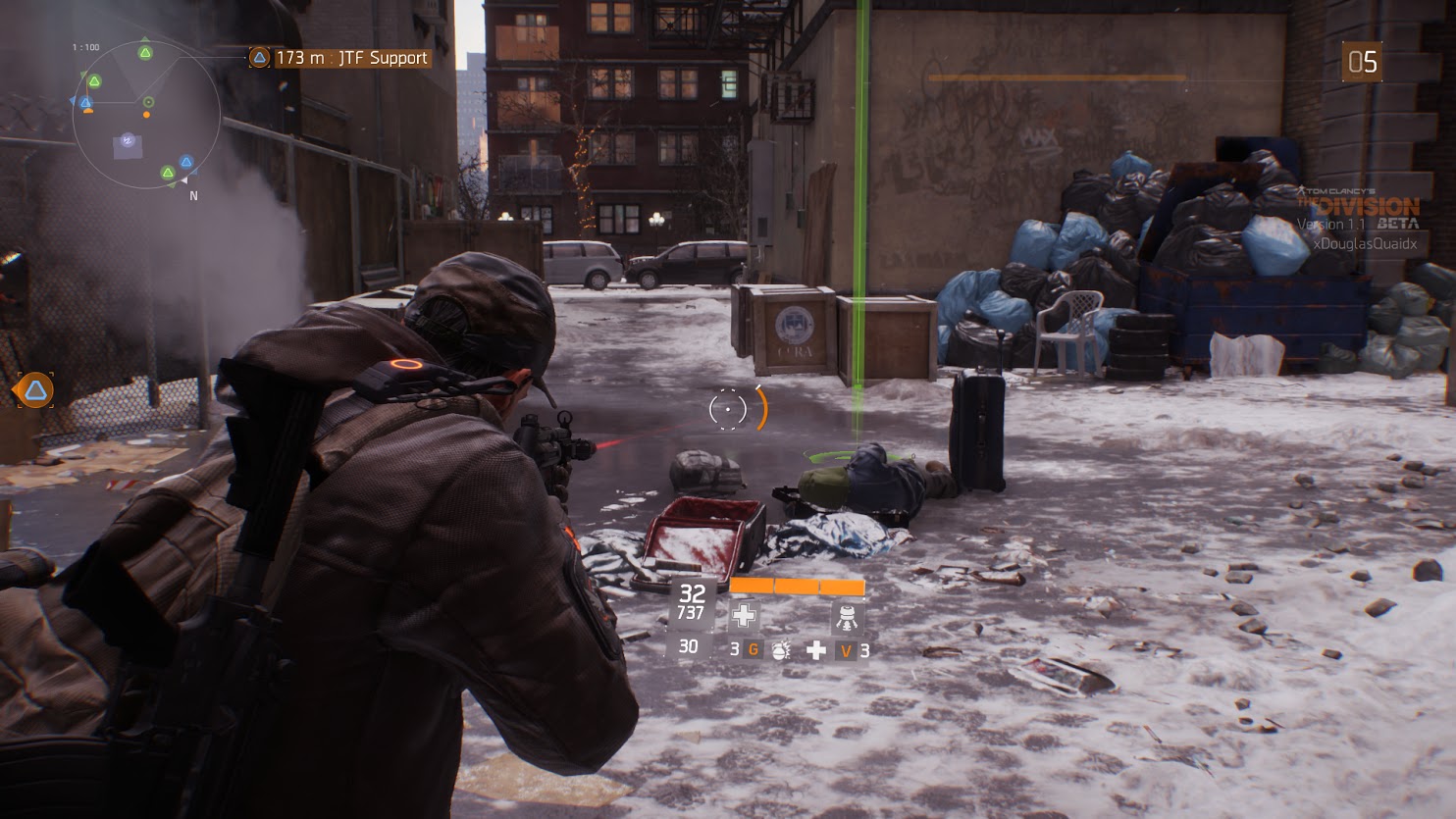The height and width of the screenshot is (819, 1456).
Task: Use the medkit plus icon
Action: pyautogui.click(x=815, y=649)
